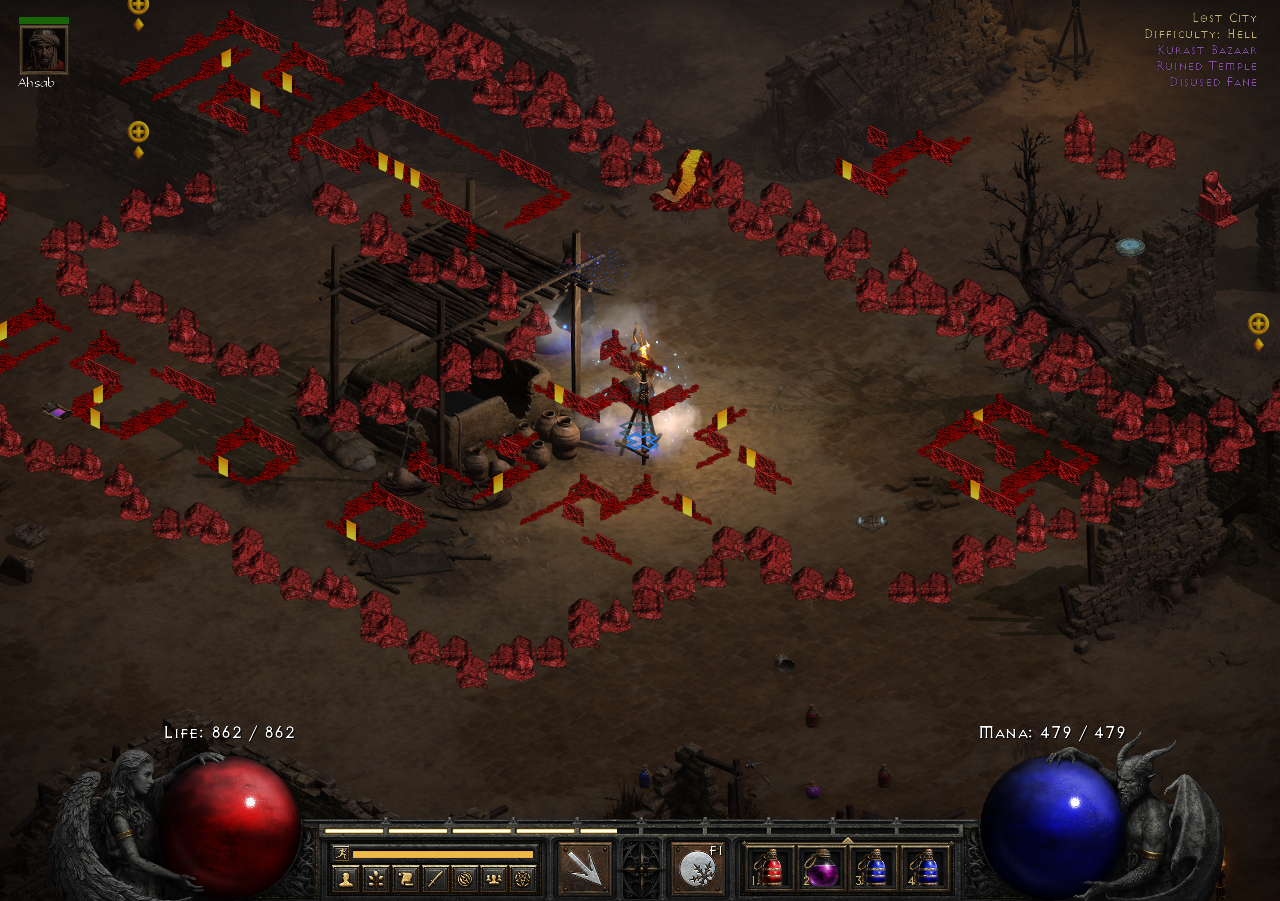Click the sword icon in the mini panel

pos(435,879)
